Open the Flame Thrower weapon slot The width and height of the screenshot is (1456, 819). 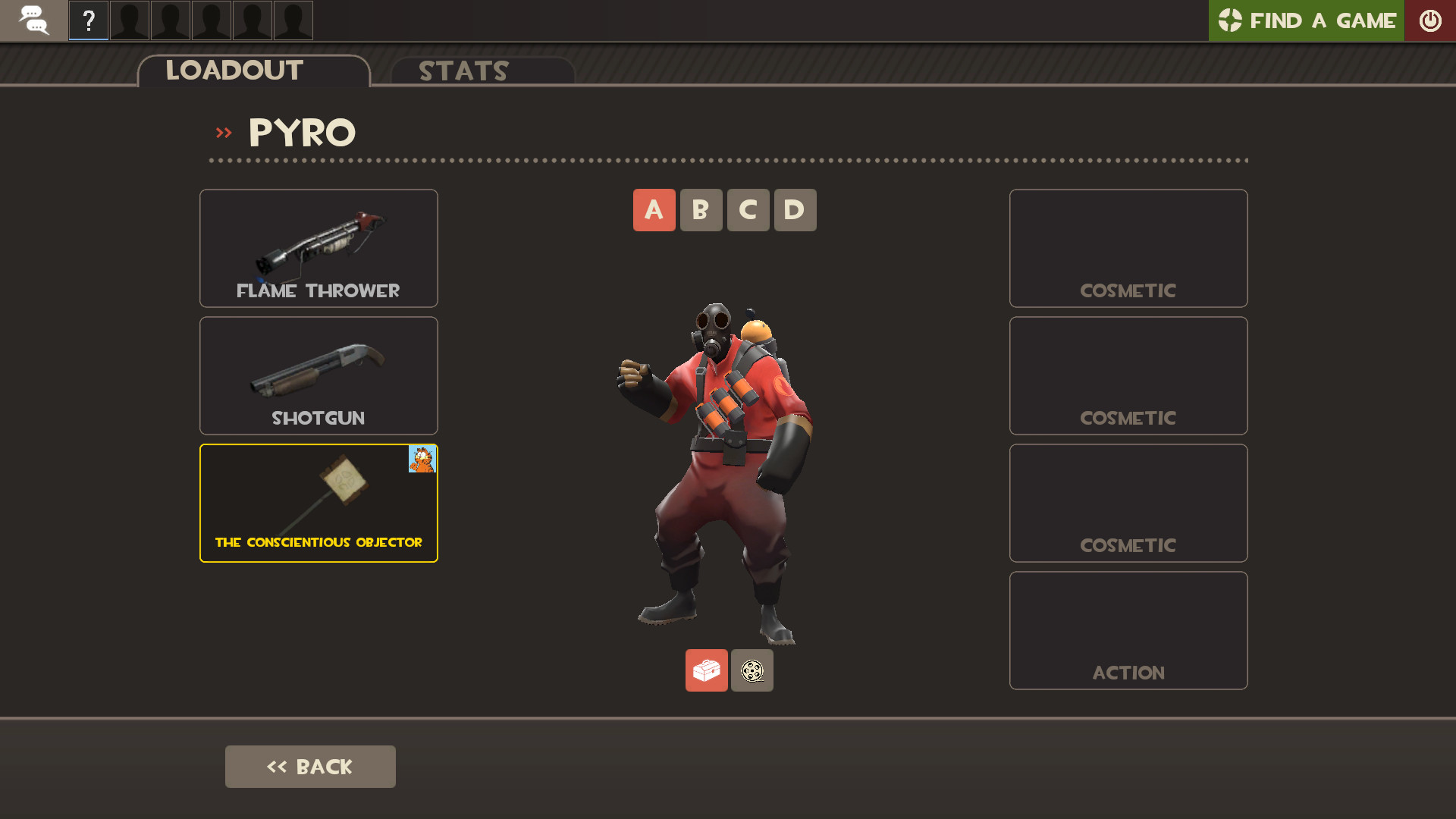click(318, 248)
